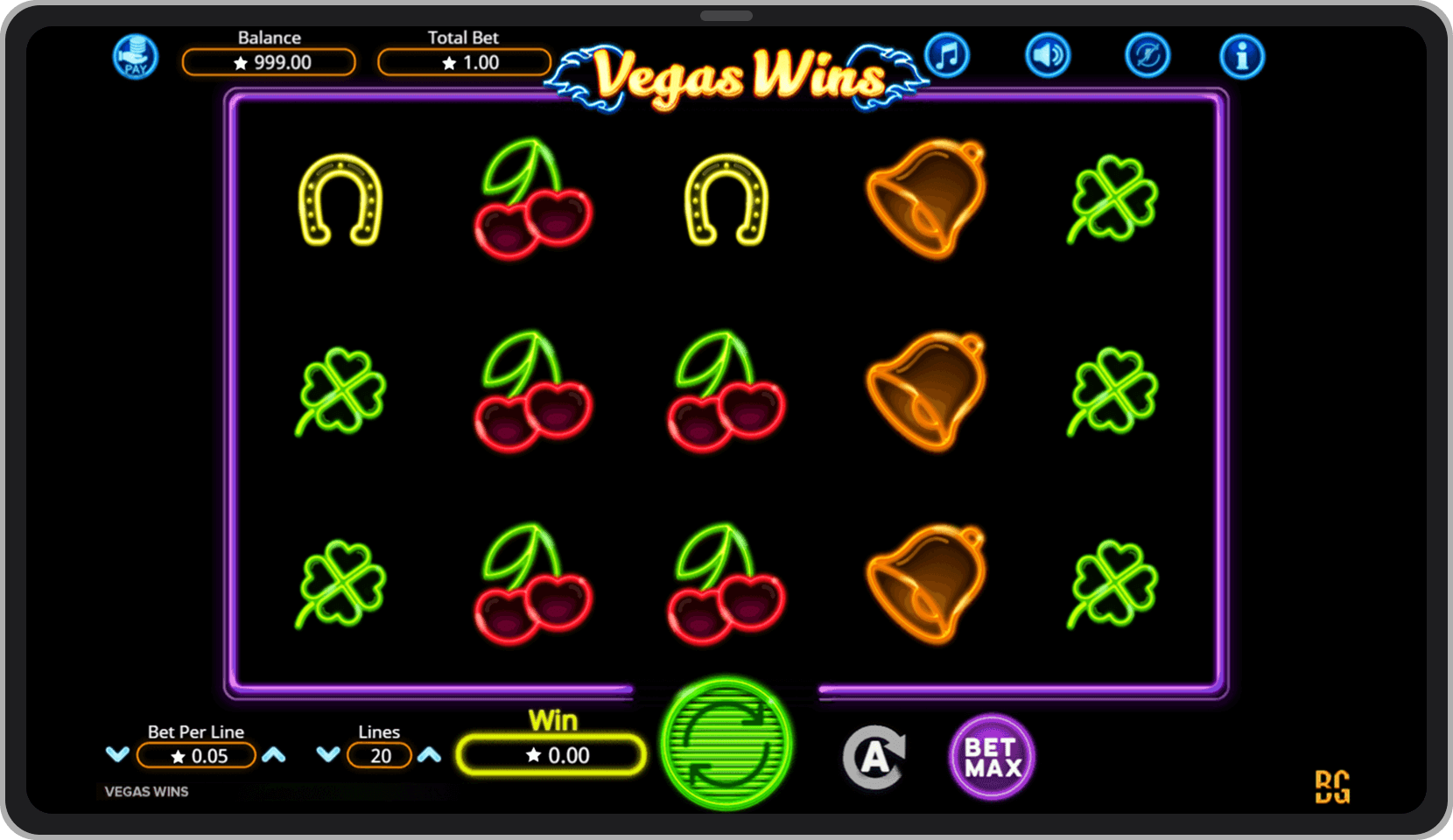Increase Bet Per Line with up chevron
1453x840 pixels.
(275, 754)
